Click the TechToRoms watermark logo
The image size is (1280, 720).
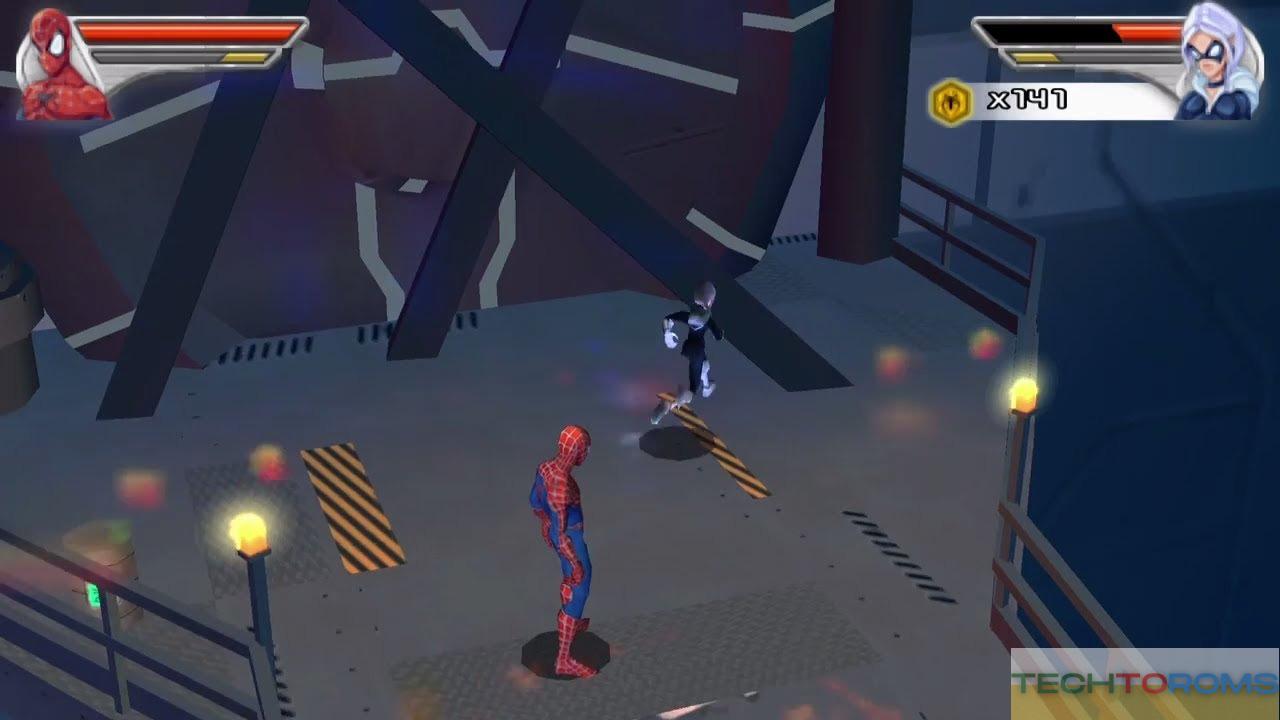(x=1144, y=684)
